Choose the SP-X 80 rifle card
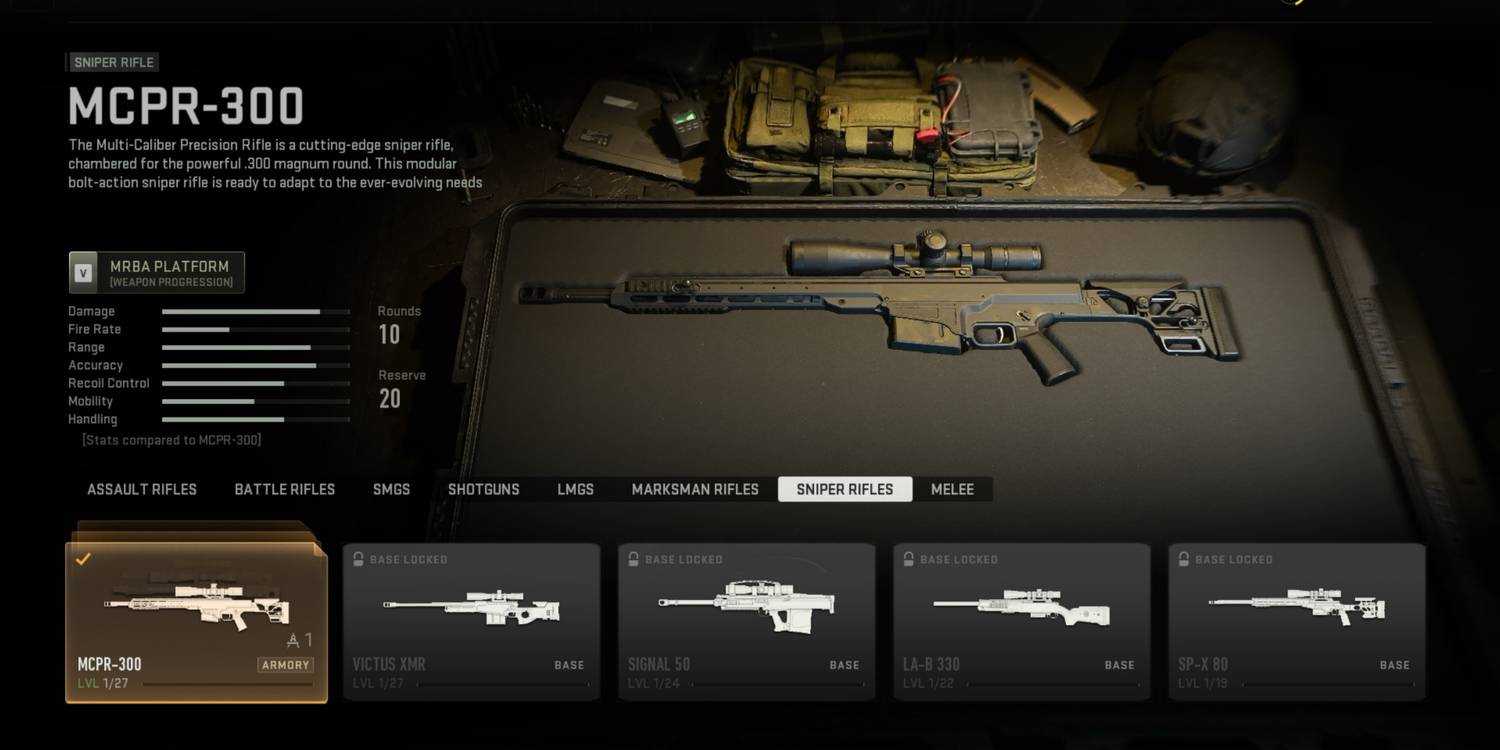 pos(1296,622)
